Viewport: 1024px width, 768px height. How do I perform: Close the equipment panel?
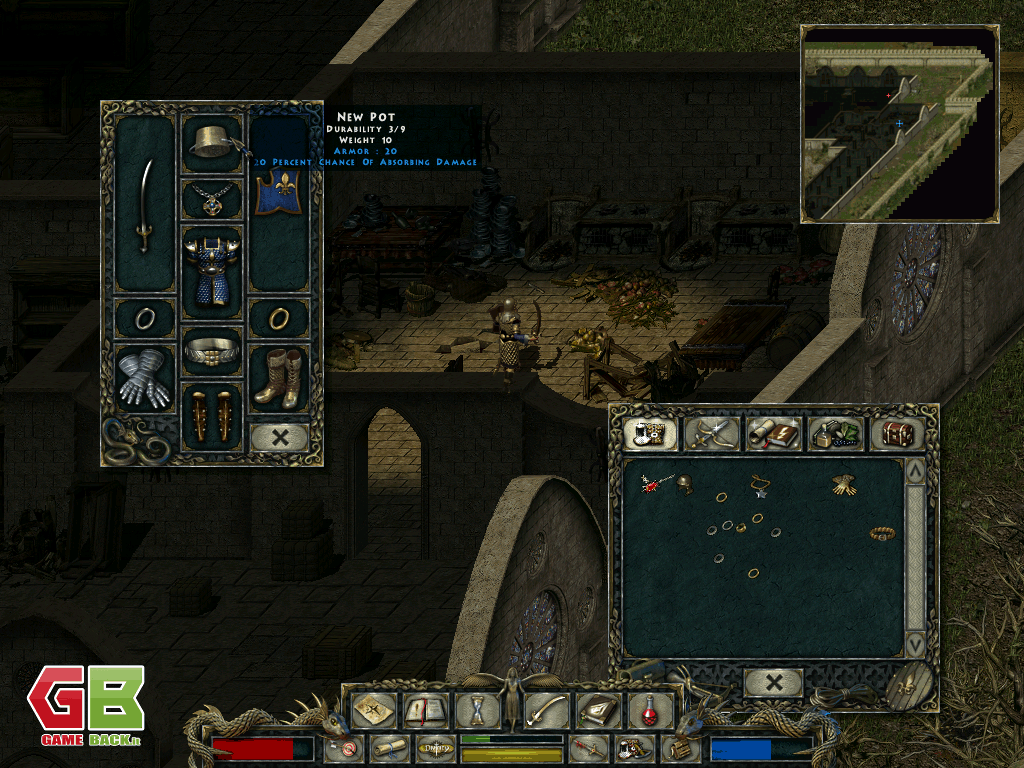(x=278, y=437)
